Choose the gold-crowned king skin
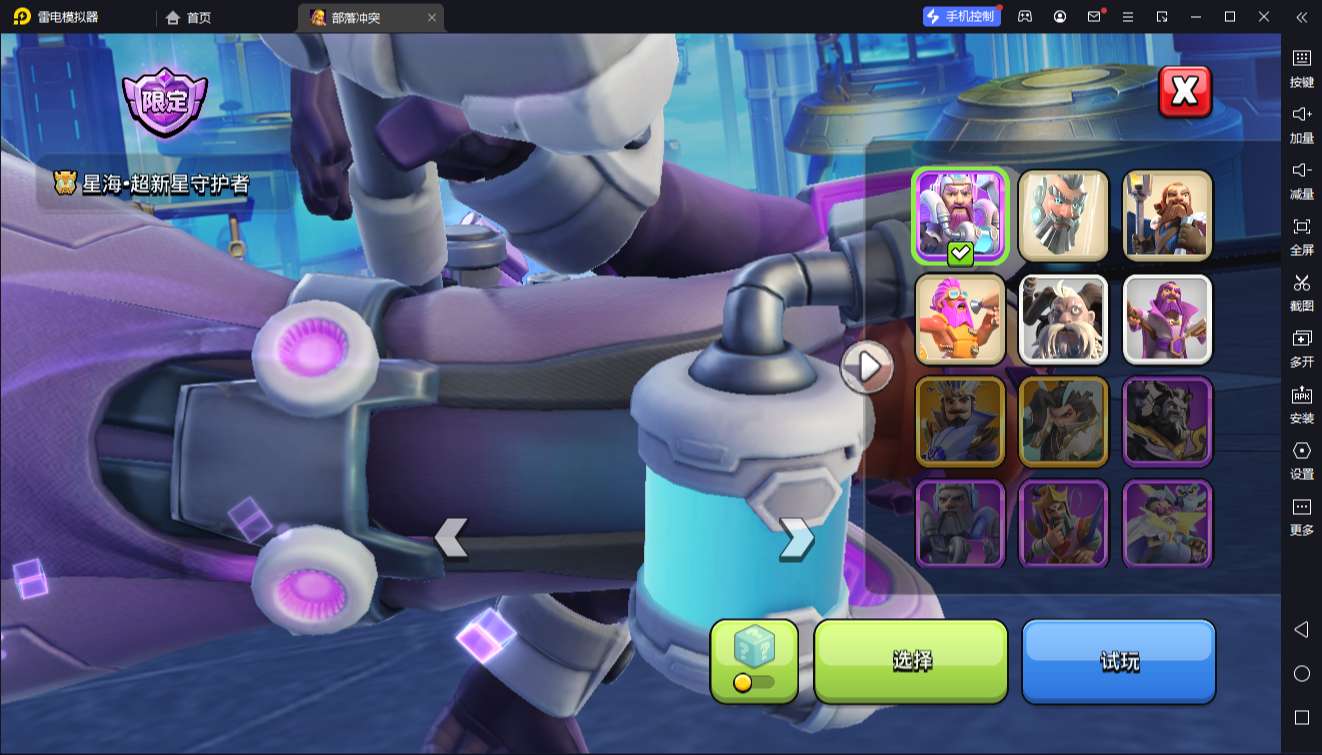 click(1063, 524)
